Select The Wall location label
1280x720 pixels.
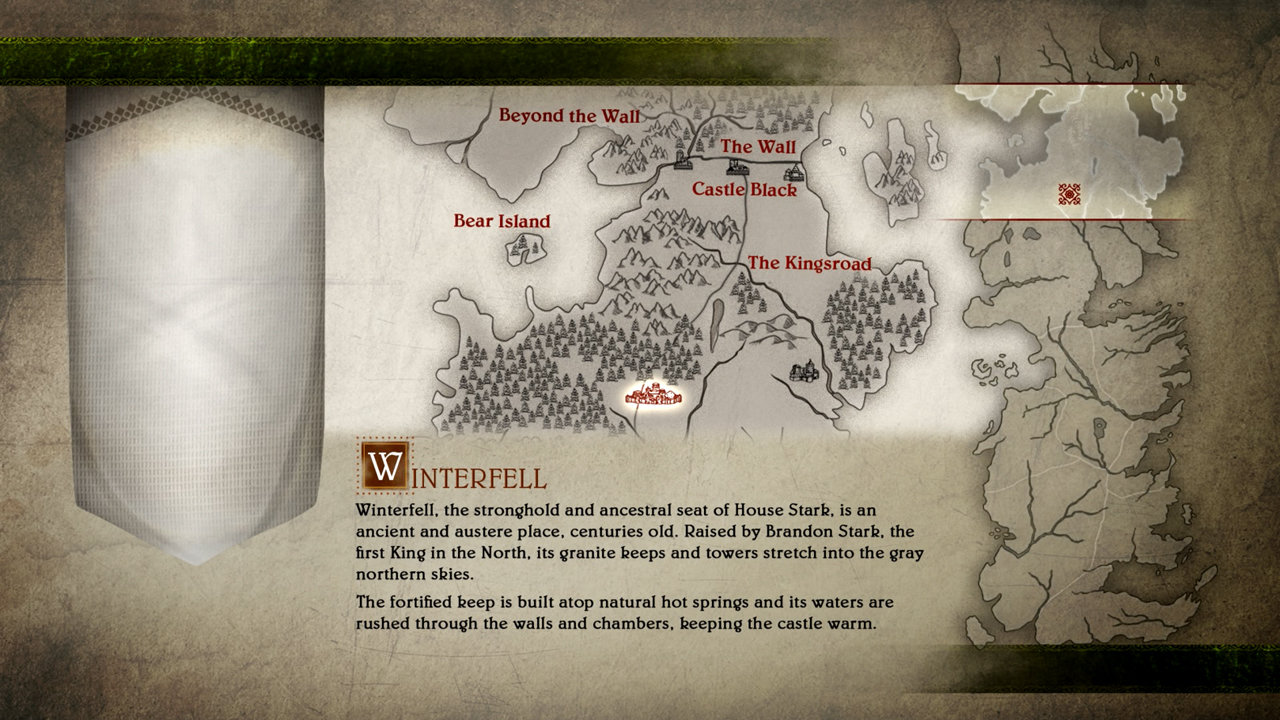click(x=758, y=147)
